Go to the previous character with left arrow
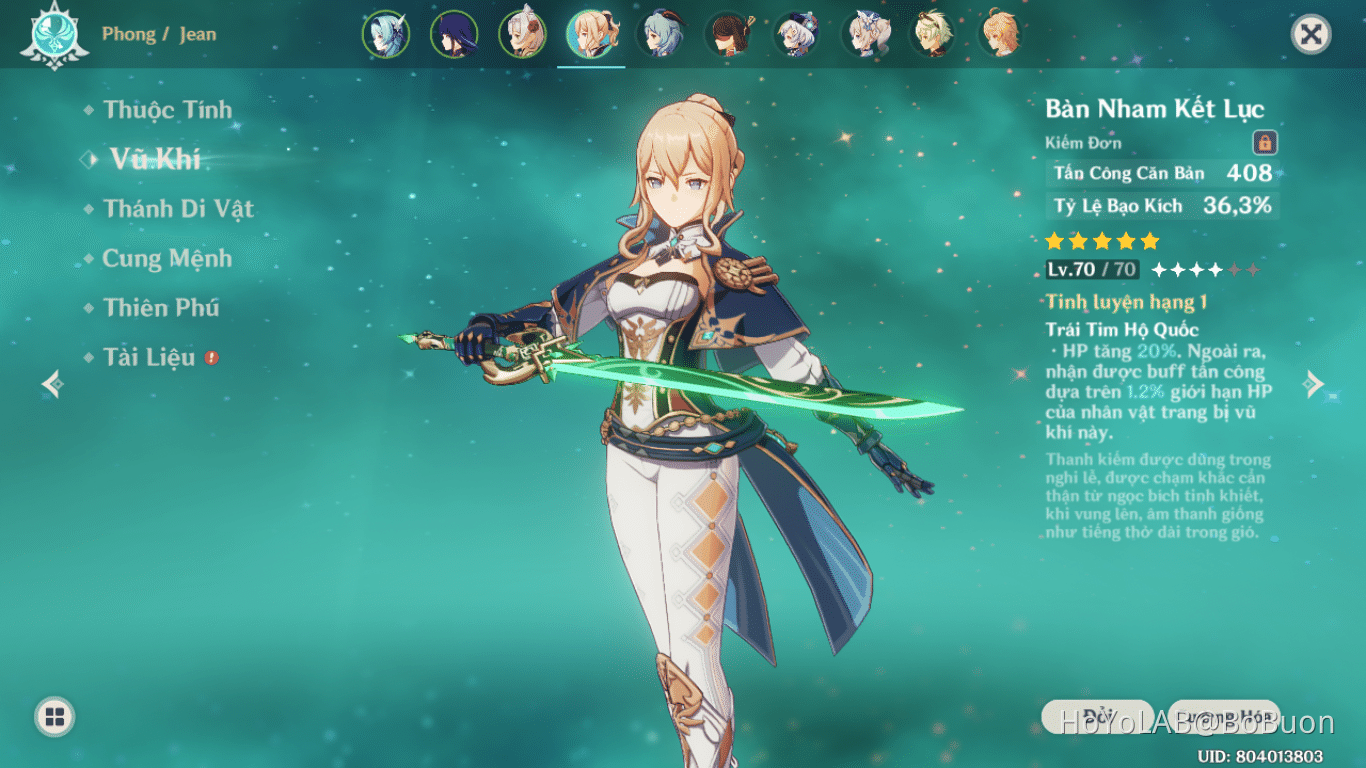 [52, 384]
